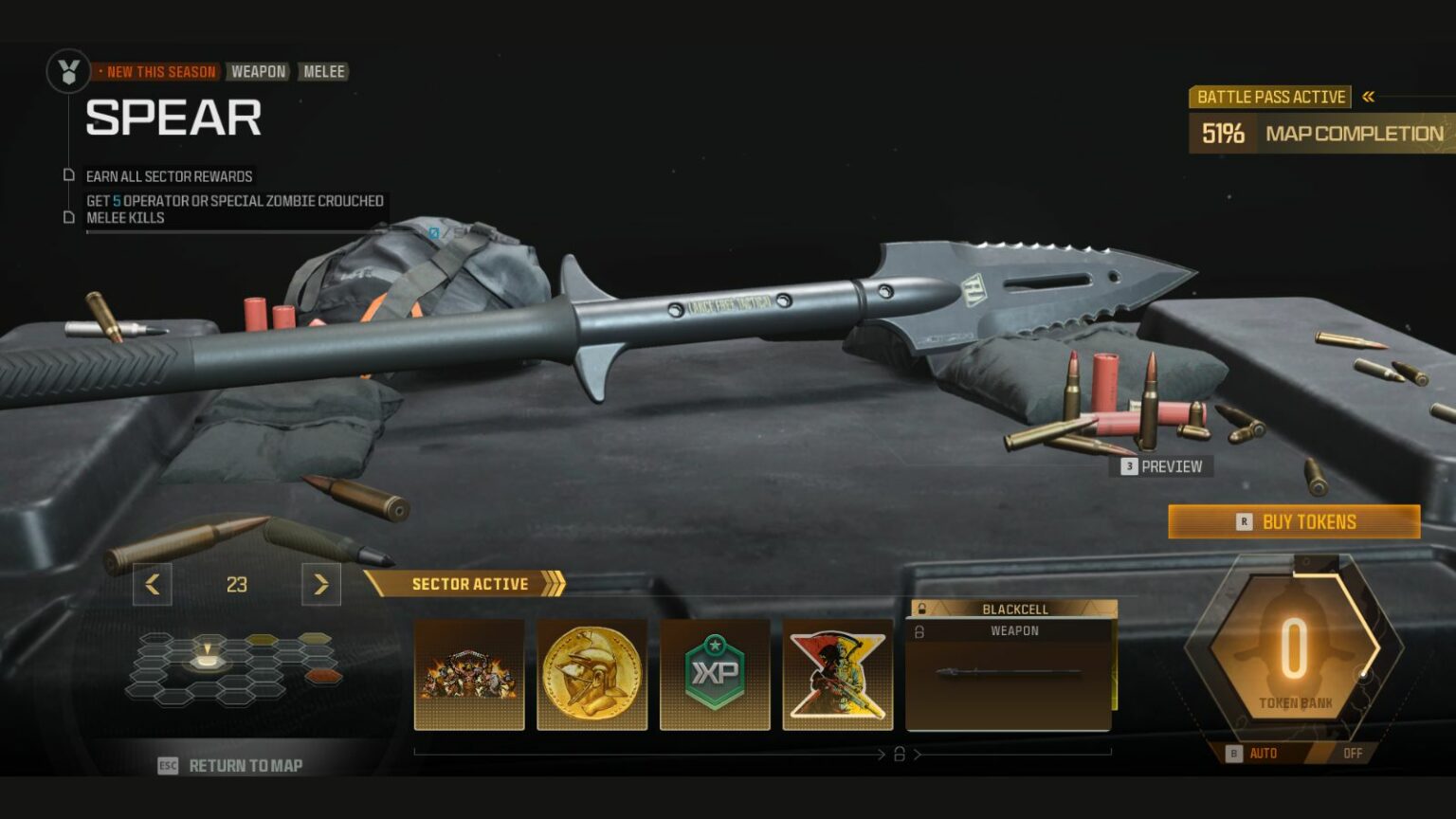Click the medal emblem beside Spear title

click(66, 71)
